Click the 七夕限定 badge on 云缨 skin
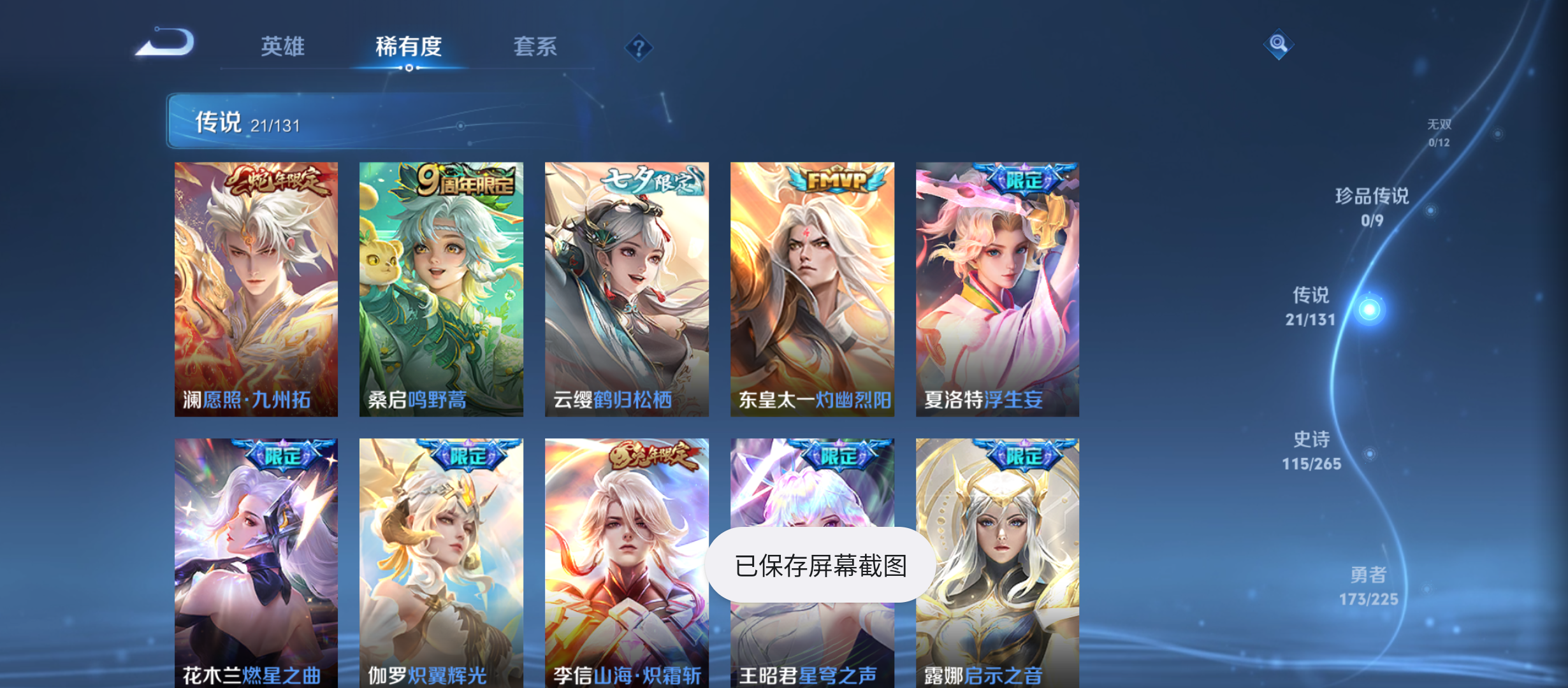Screen dimensions: 1568x688 pos(650,180)
